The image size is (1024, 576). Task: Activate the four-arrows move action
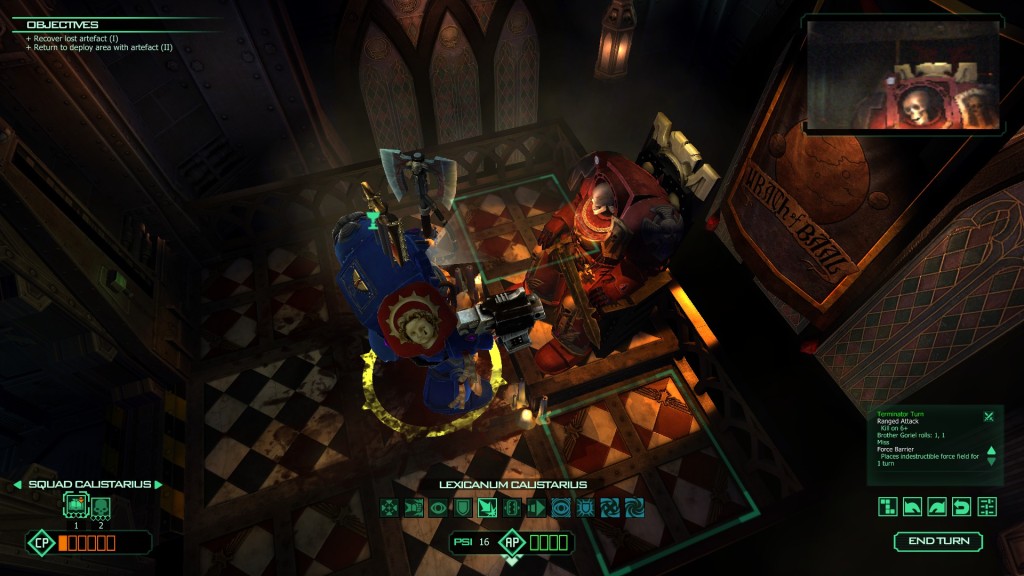point(390,507)
